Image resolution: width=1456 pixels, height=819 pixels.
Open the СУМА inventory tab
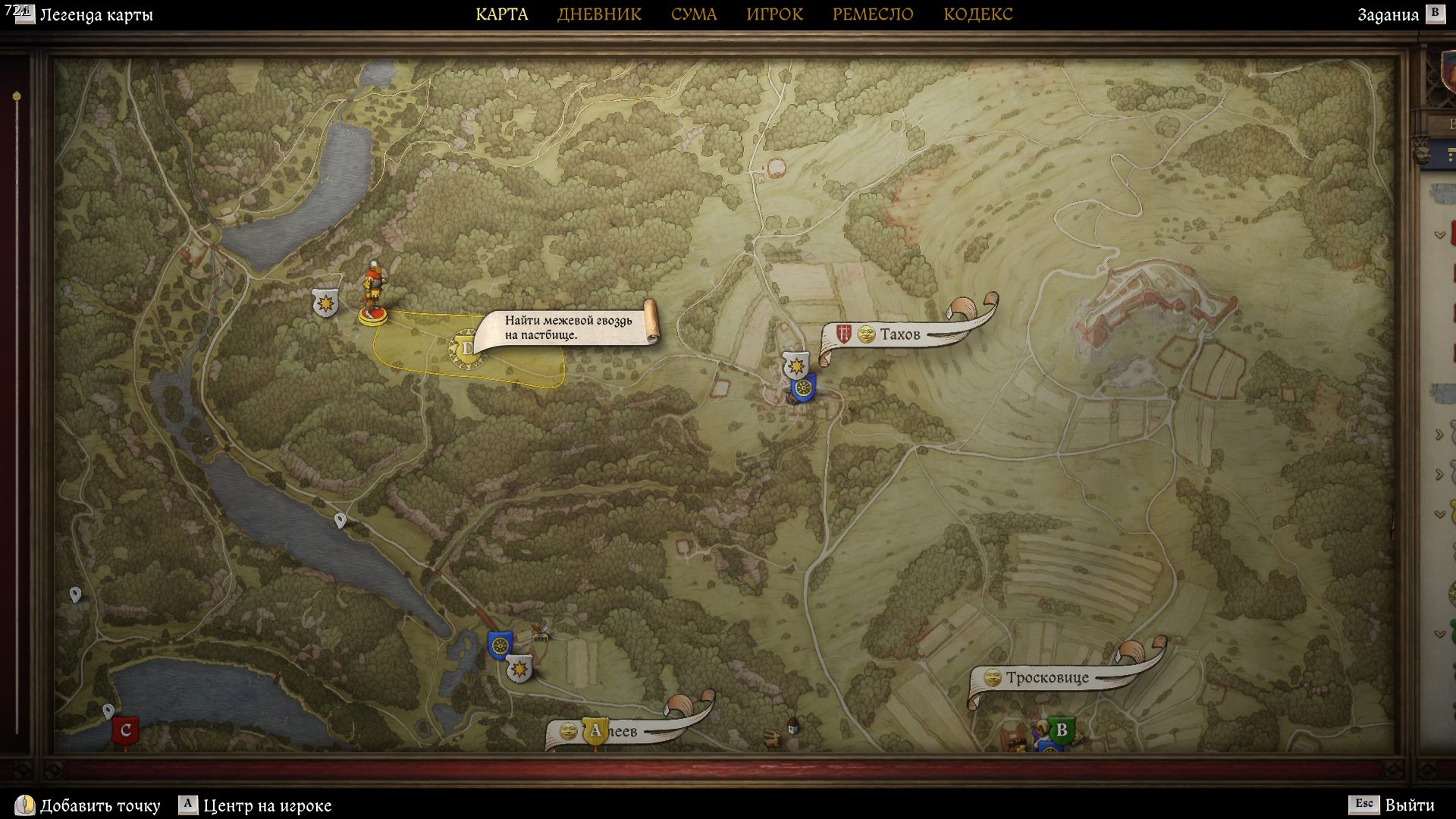(693, 14)
